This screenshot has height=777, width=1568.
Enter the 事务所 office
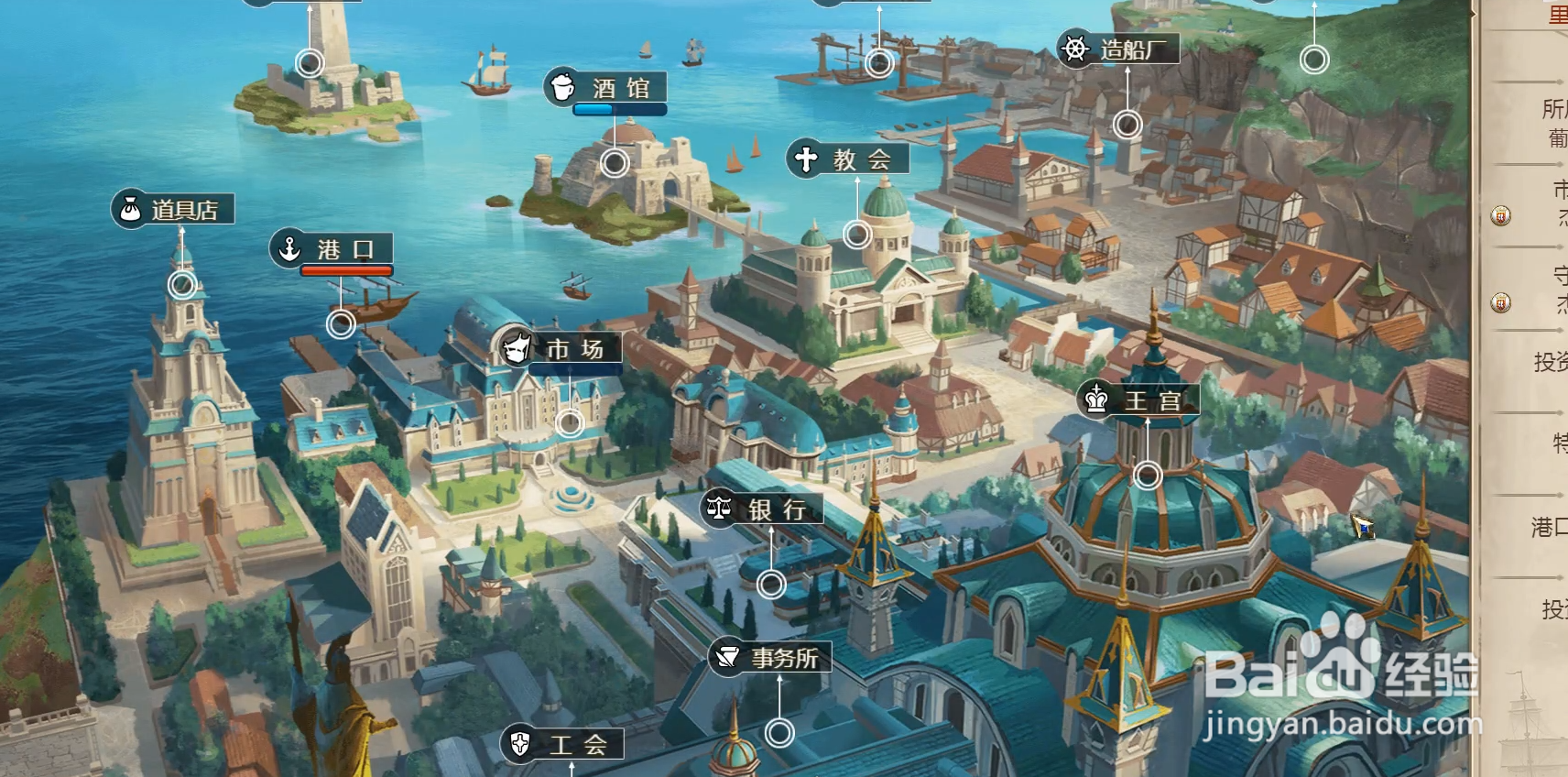[770, 658]
